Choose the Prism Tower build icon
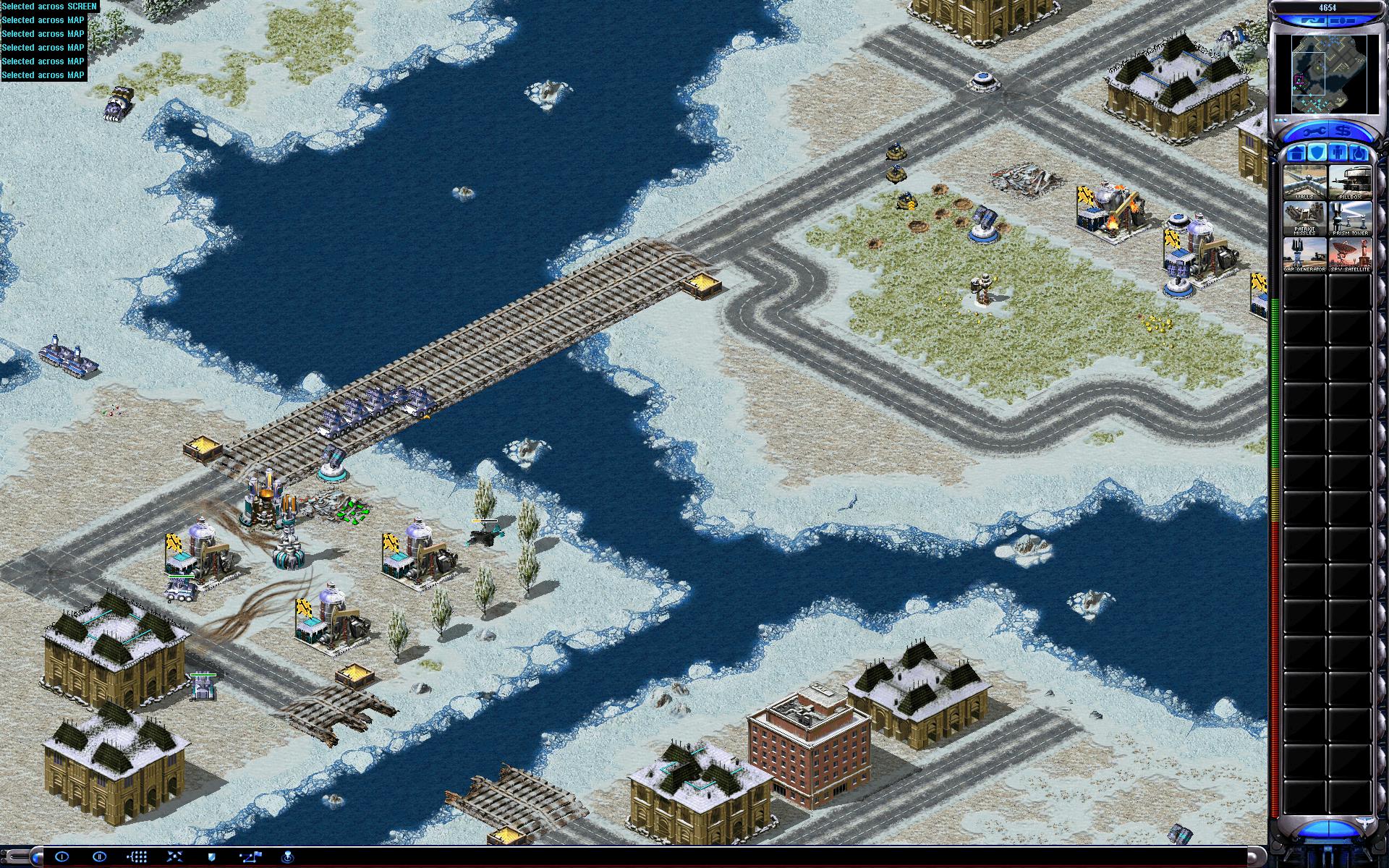The height and width of the screenshot is (868, 1389). tap(1350, 219)
